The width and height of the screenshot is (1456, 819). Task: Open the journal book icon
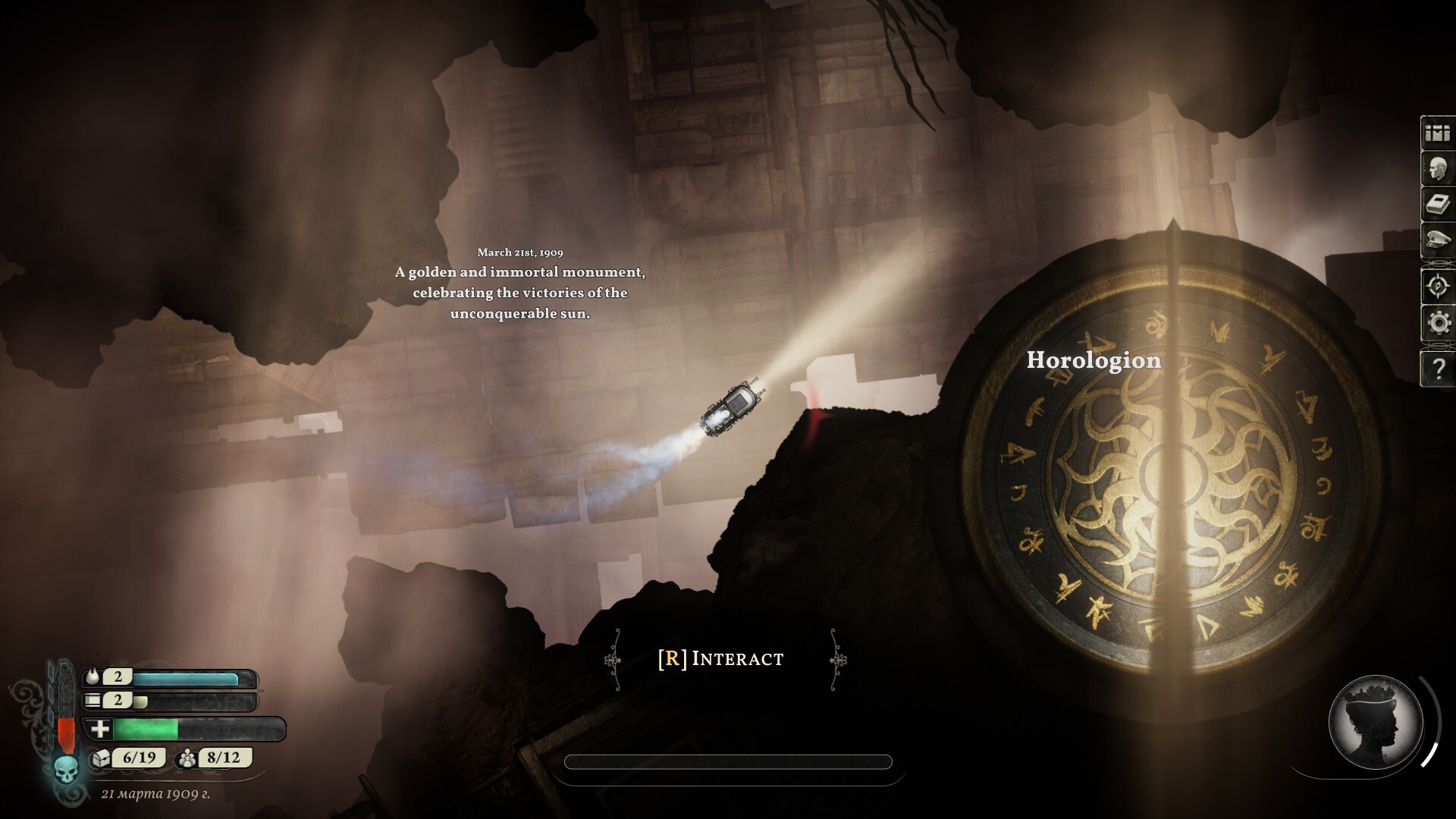1437,206
